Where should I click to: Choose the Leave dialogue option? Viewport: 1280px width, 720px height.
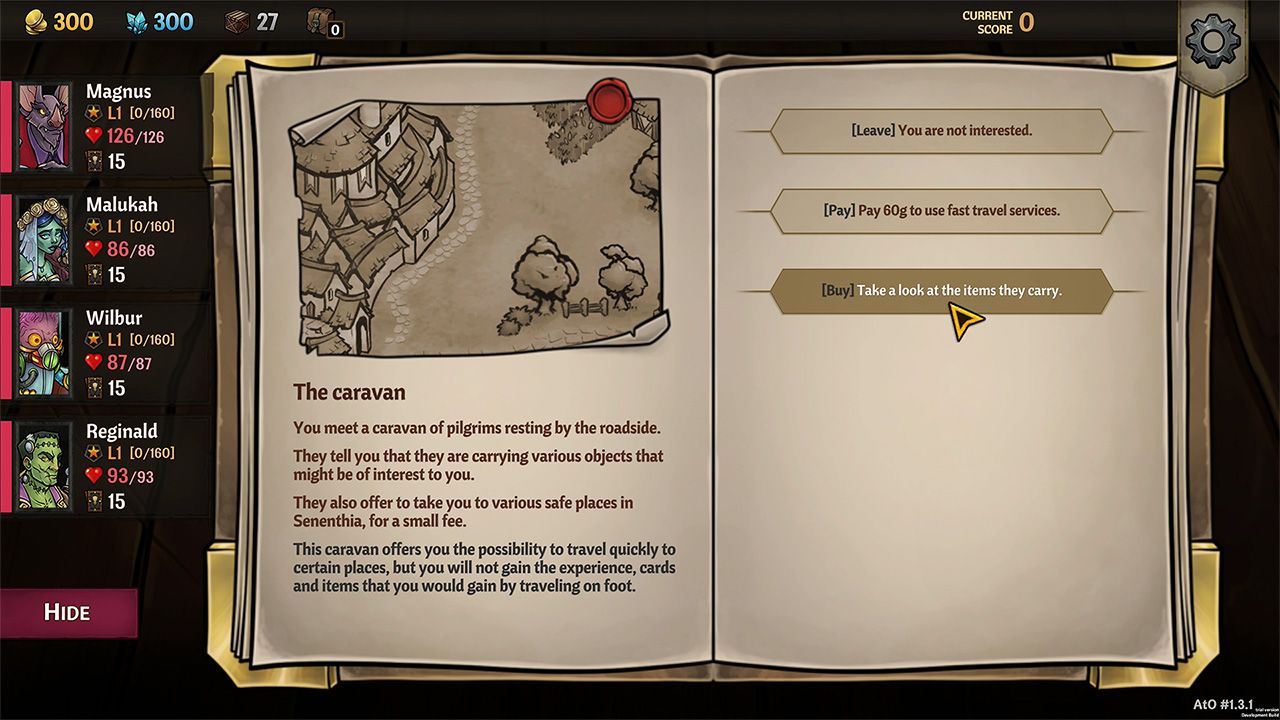point(941,130)
